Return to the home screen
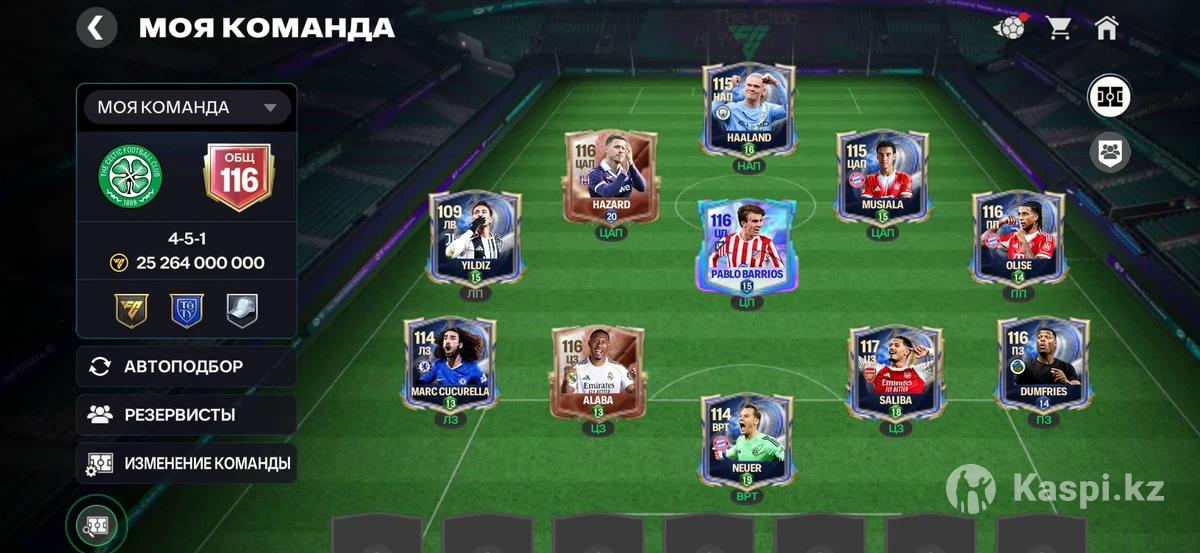1200x553 pixels. [x=1106, y=28]
